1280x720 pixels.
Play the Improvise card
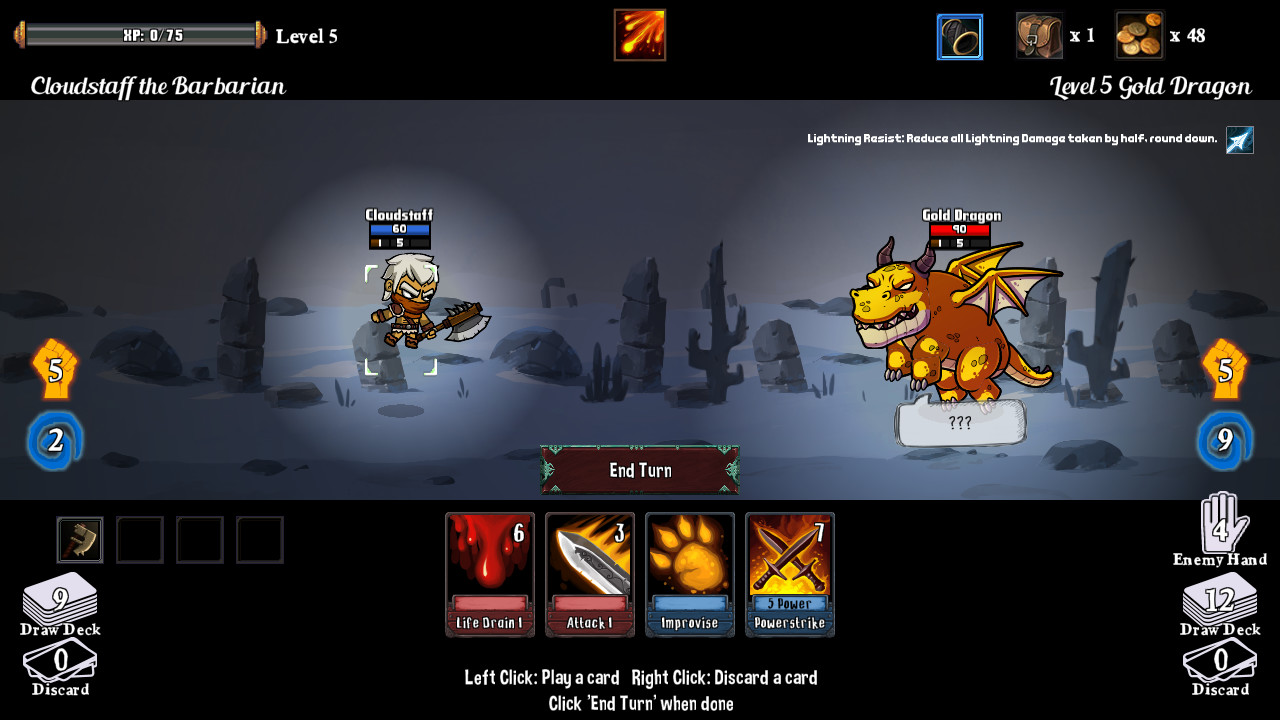[689, 574]
